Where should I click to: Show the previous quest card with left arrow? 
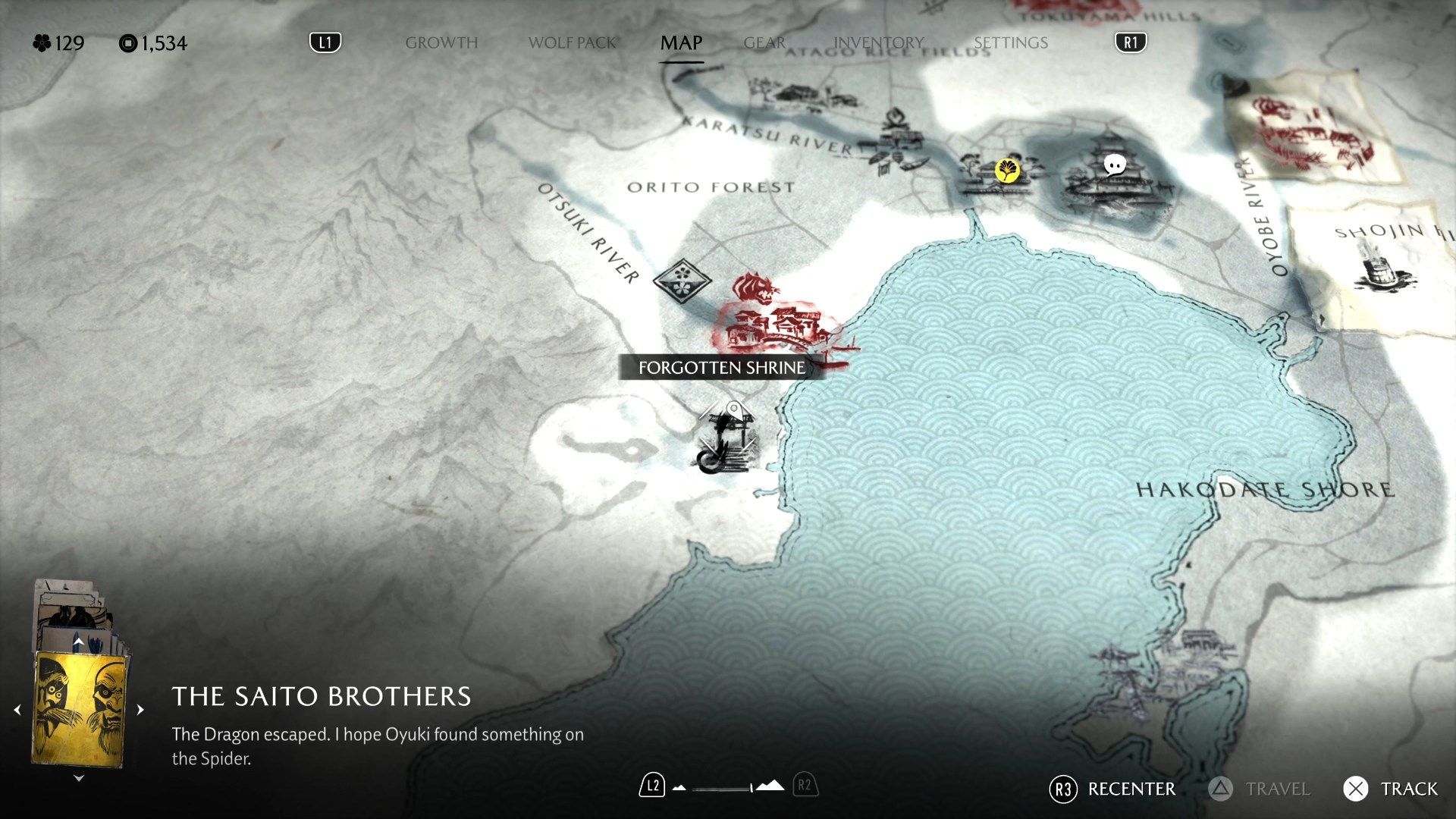point(17,711)
